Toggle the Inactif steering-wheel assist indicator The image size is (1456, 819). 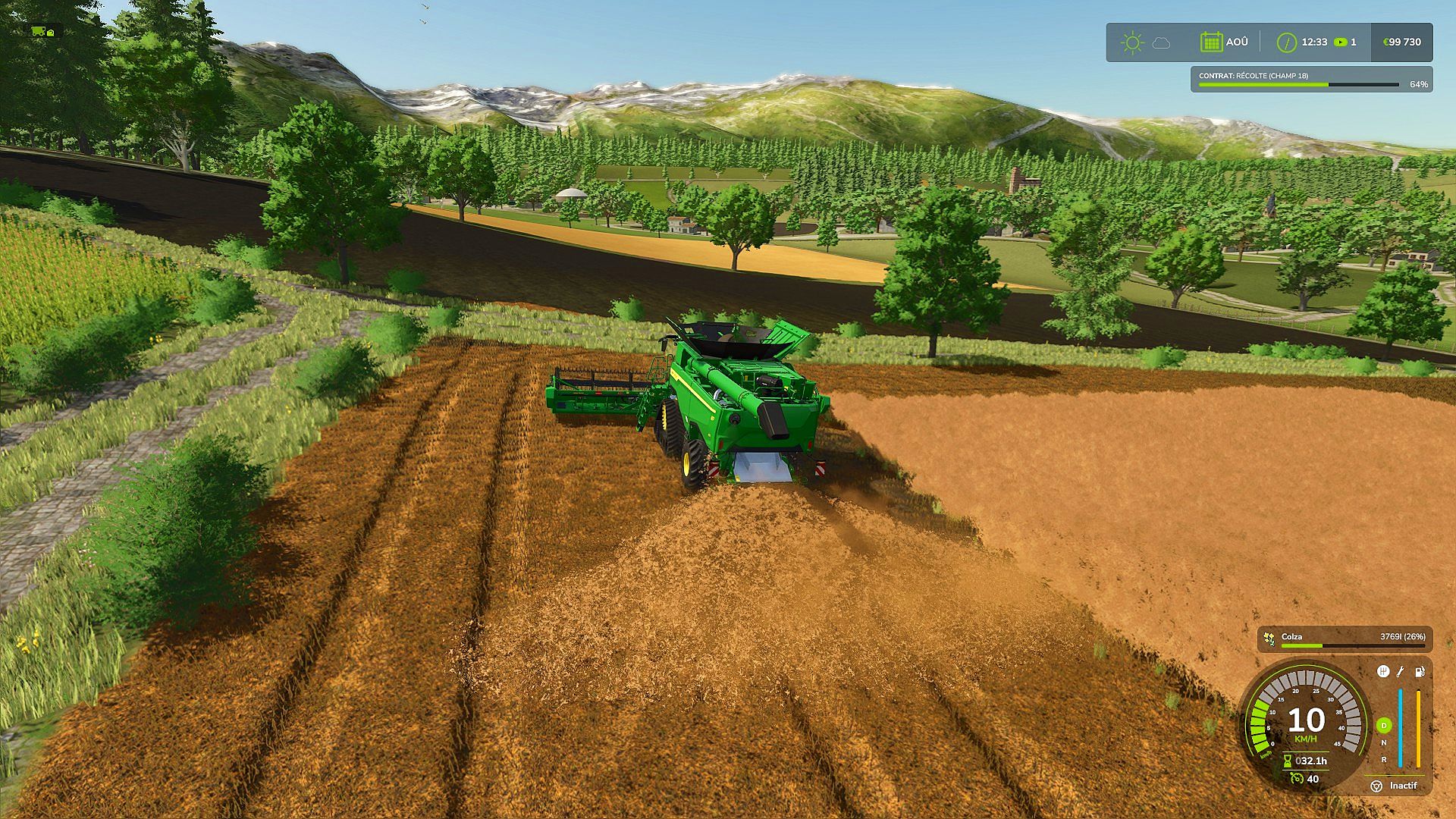pos(1376,786)
